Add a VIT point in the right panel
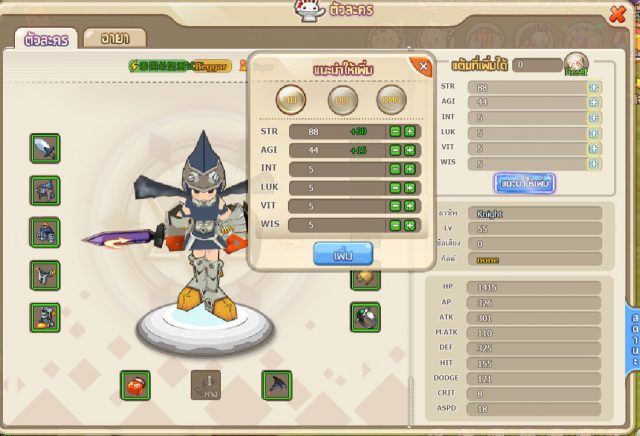The width and height of the screenshot is (640, 436). (594, 147)
